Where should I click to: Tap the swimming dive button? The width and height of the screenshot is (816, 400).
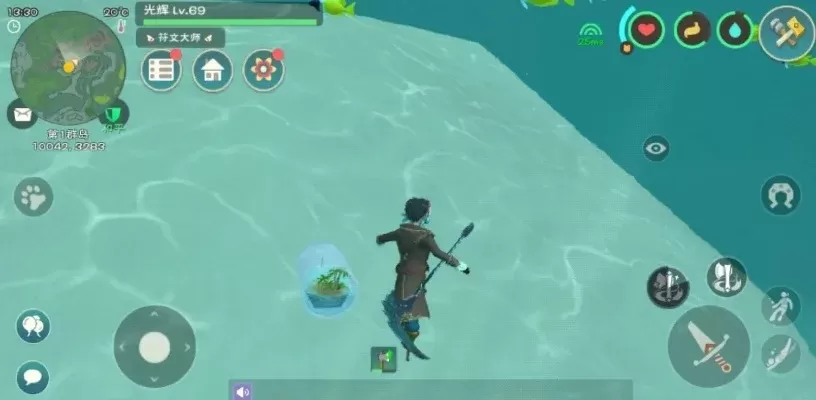click(x=780, y=353)
